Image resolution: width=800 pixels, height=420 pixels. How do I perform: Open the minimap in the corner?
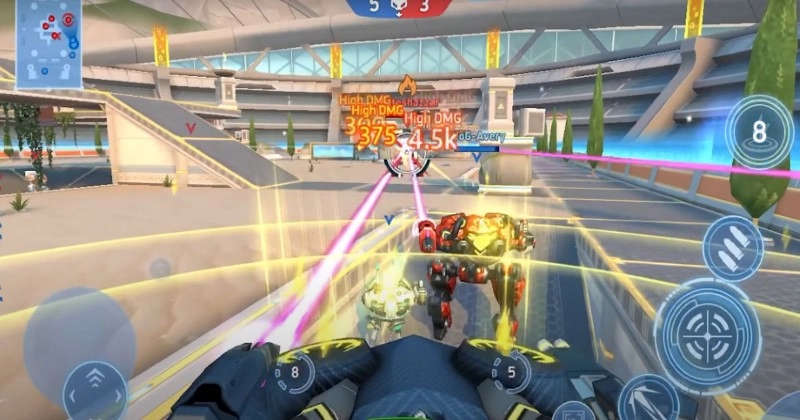point(49,41)
